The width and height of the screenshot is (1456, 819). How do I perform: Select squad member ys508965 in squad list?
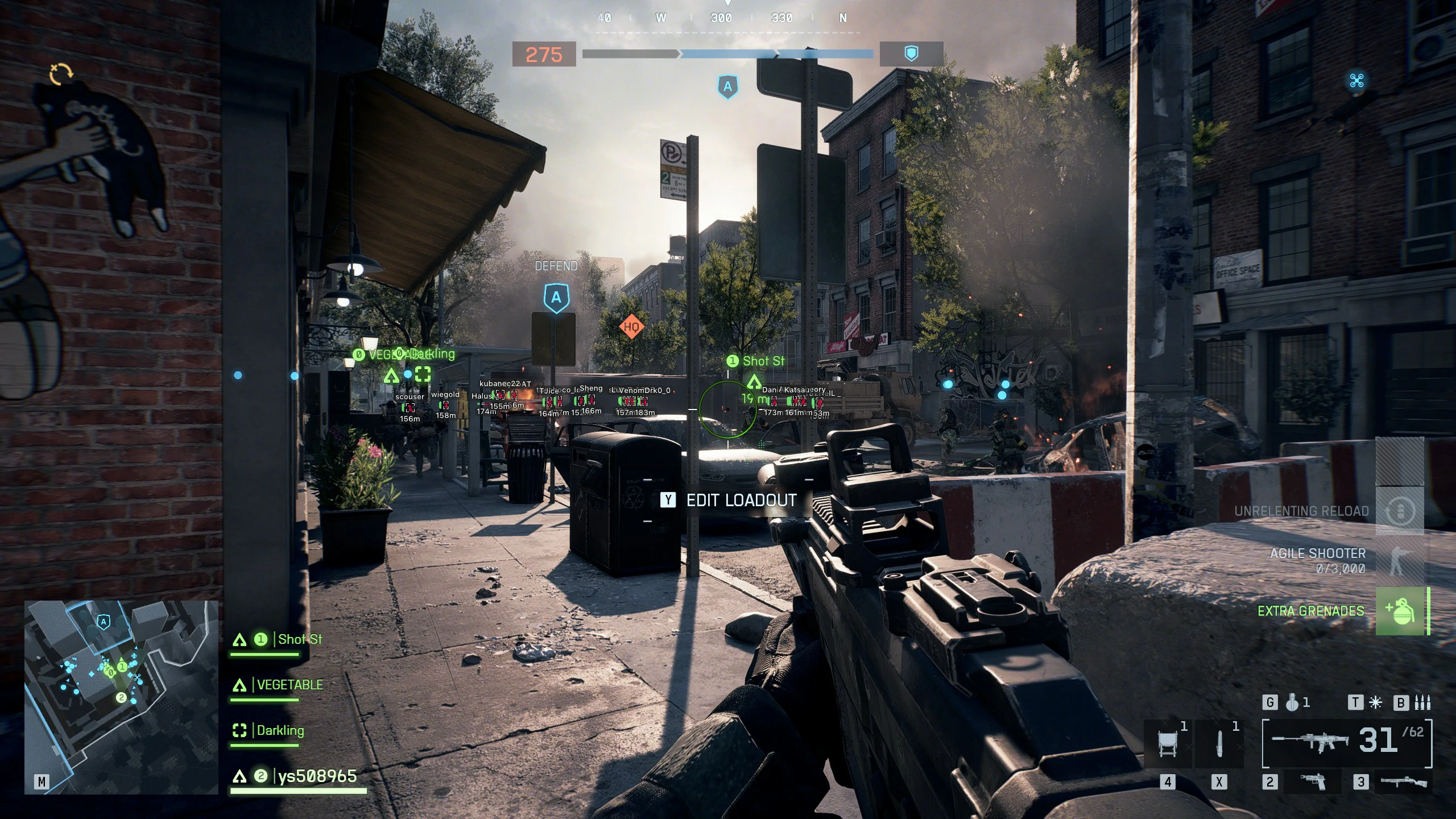coord(317,776)
